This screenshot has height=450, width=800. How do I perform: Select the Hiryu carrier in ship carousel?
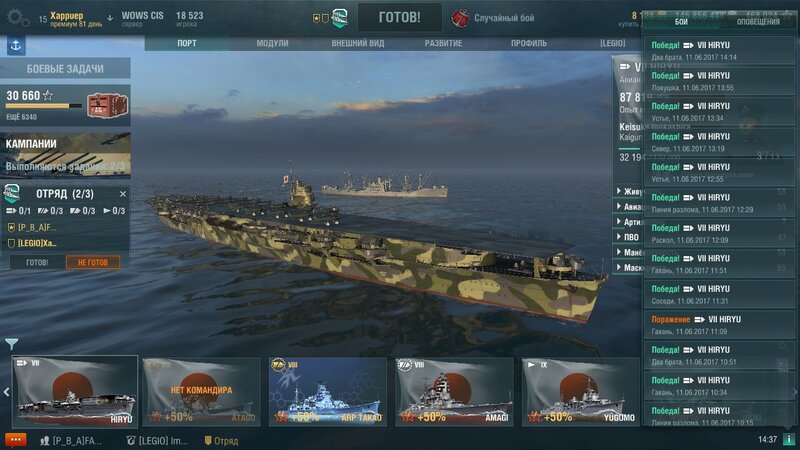[x=75, y=391]
